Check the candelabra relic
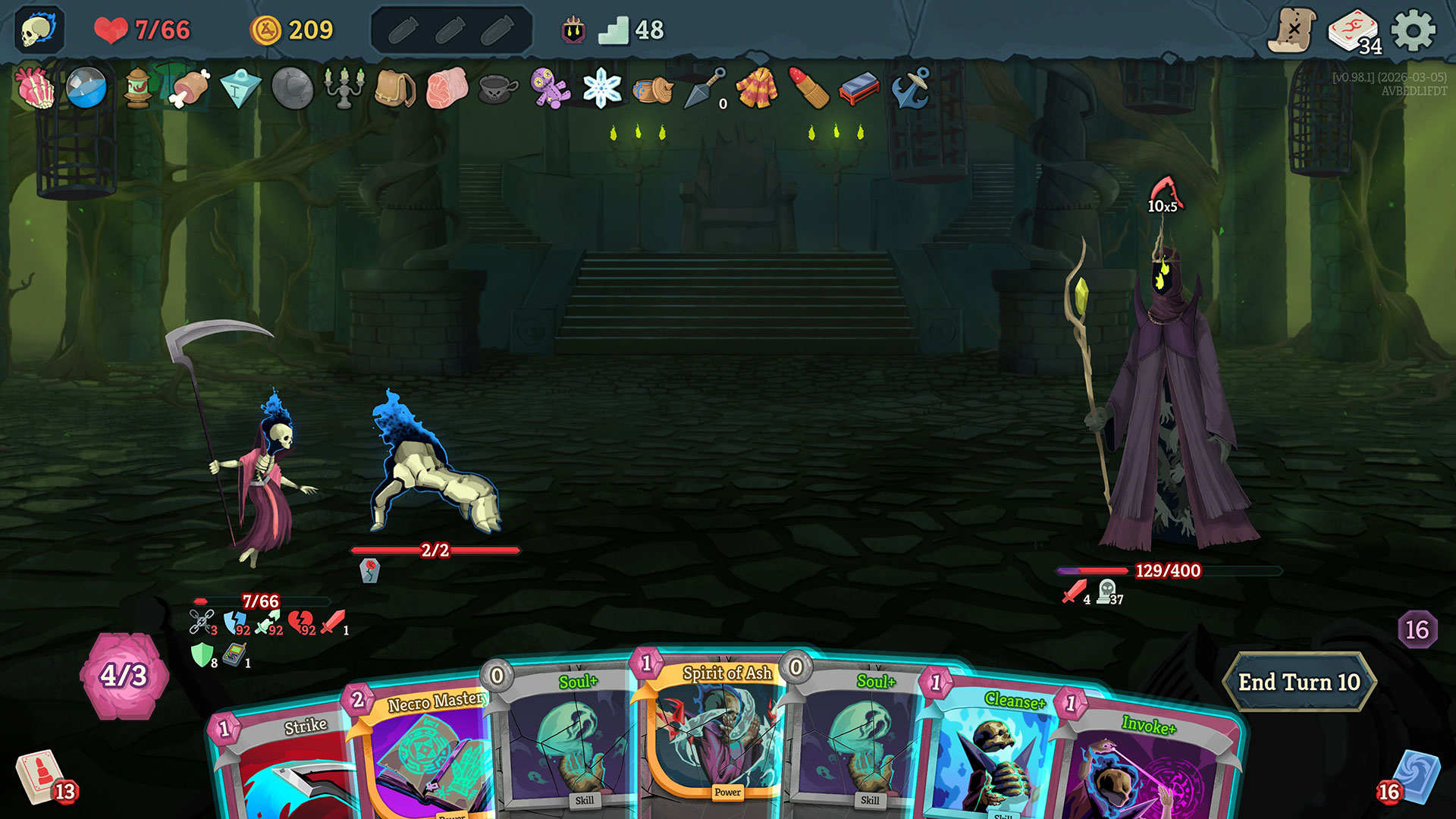Viewport: 1456px width, 819px height. [344, 88]
